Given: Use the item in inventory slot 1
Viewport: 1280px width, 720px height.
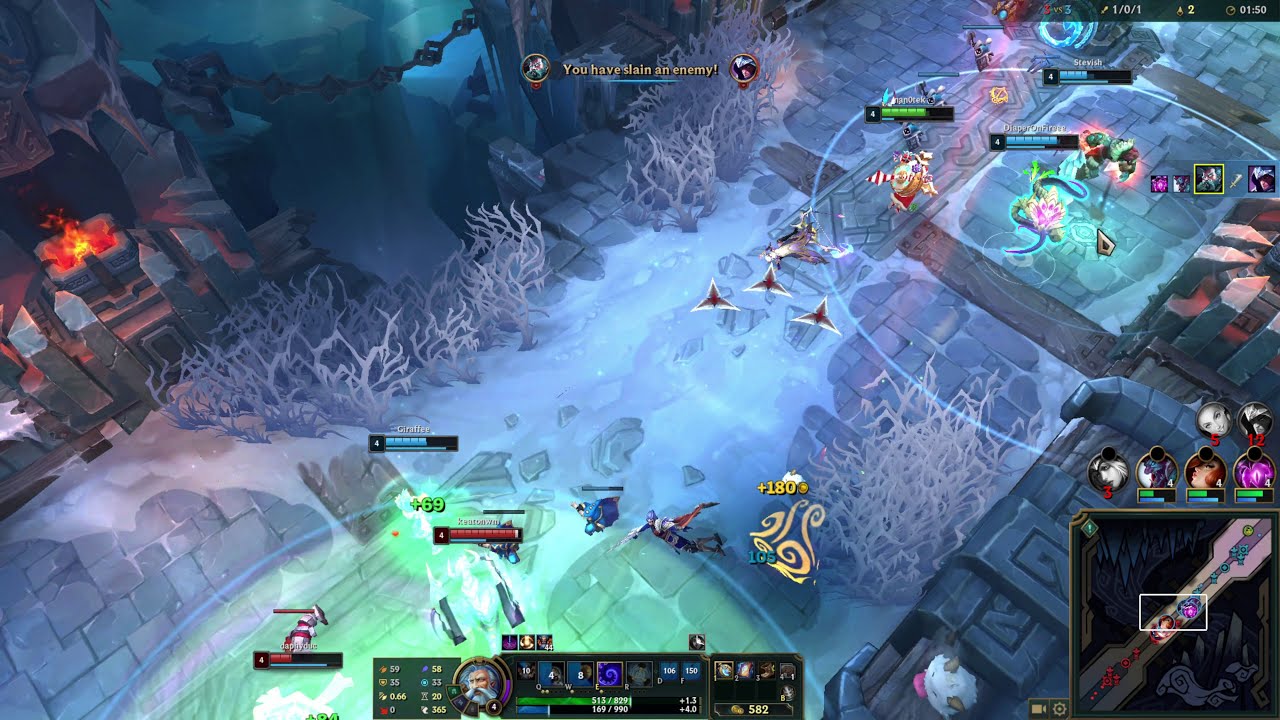Looking at the screenshot, I should click(725, 671).
